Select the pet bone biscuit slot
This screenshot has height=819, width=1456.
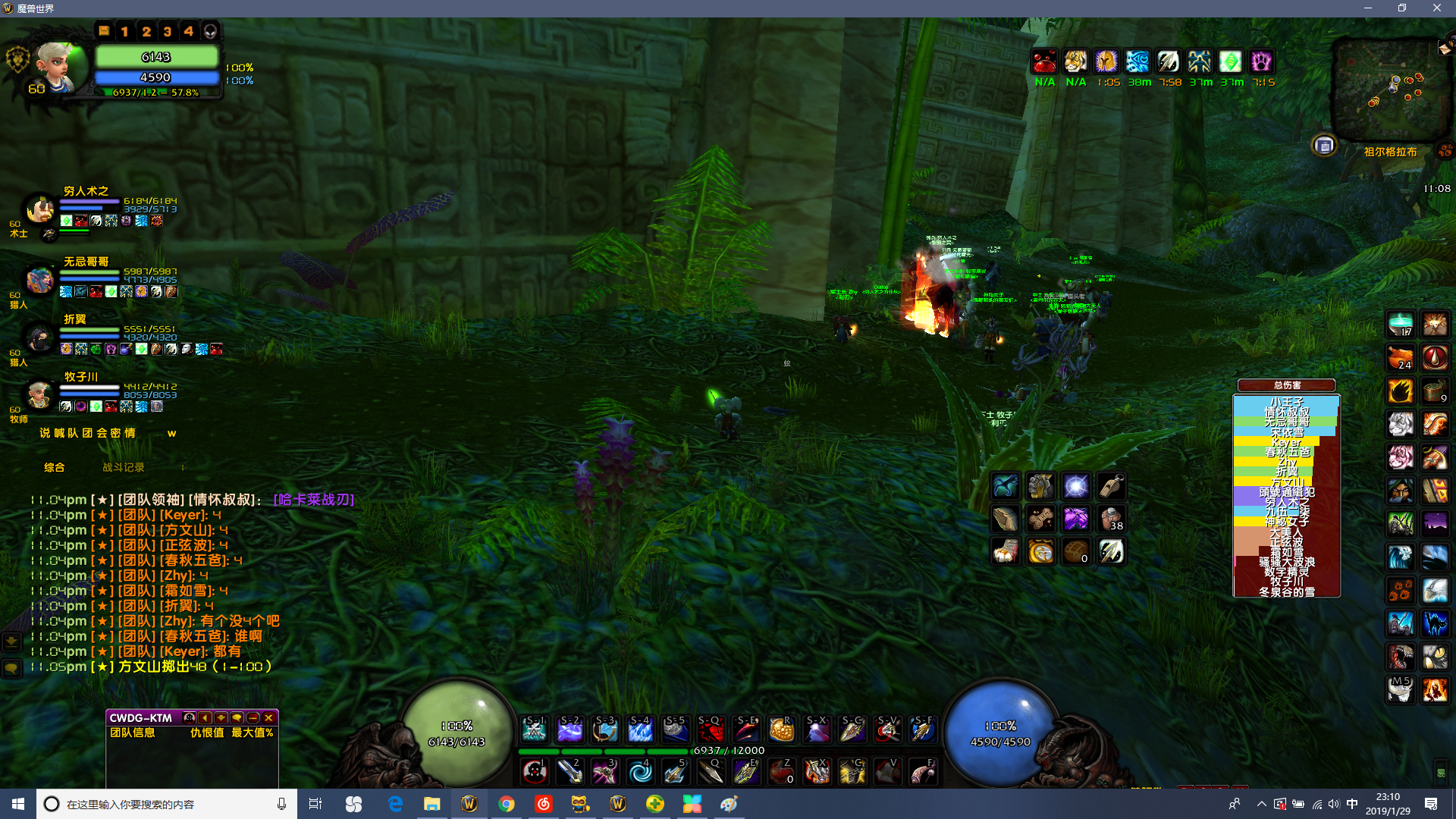click(x=1040, y=519)
